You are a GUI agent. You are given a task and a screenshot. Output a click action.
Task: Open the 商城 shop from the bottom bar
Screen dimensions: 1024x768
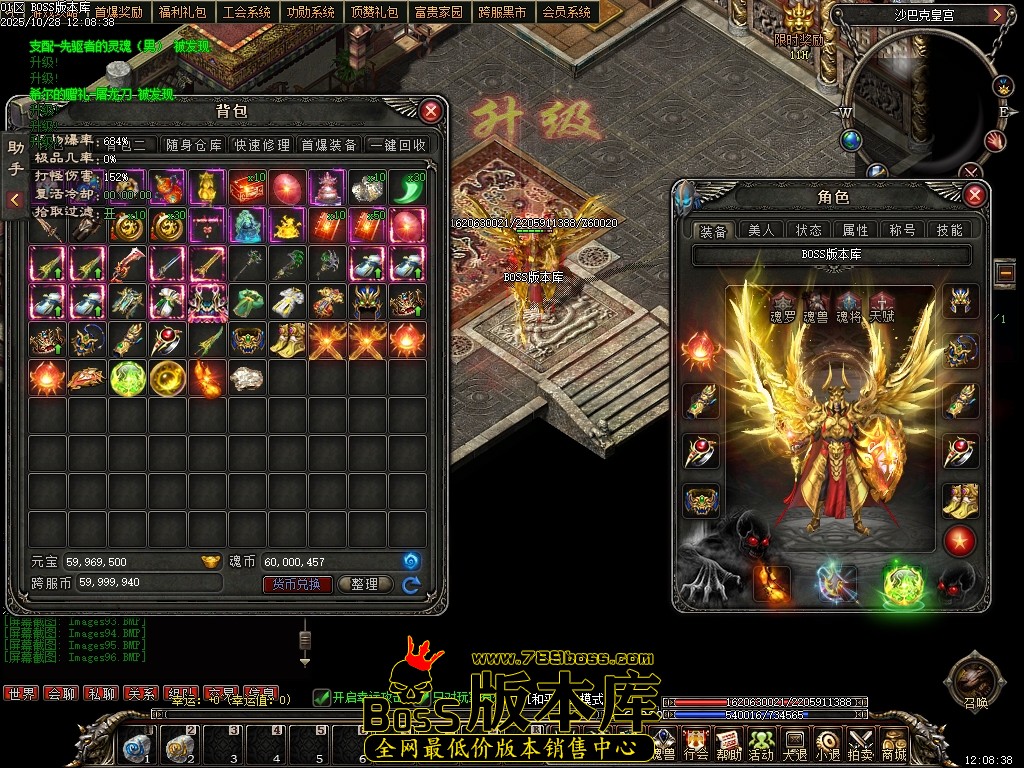(893, 744)
